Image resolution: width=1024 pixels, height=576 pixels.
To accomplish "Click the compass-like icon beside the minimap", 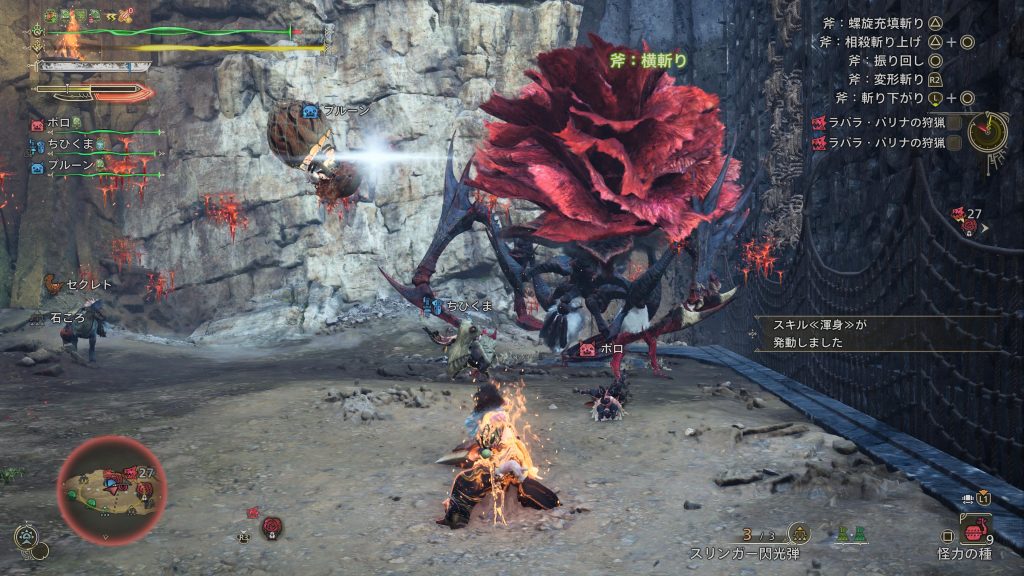I will point(25,536).
